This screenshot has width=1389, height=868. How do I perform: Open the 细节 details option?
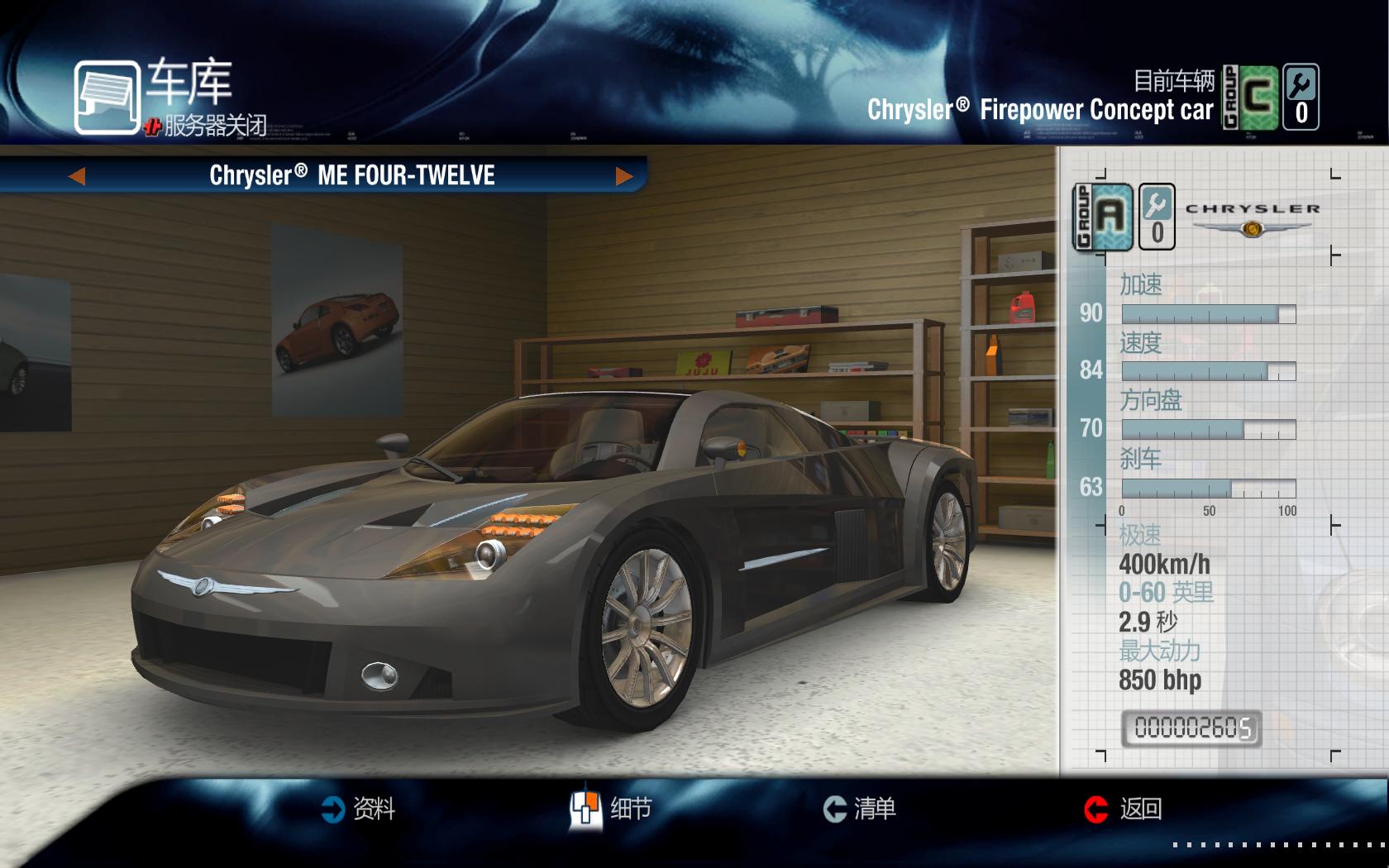[611, 808]
